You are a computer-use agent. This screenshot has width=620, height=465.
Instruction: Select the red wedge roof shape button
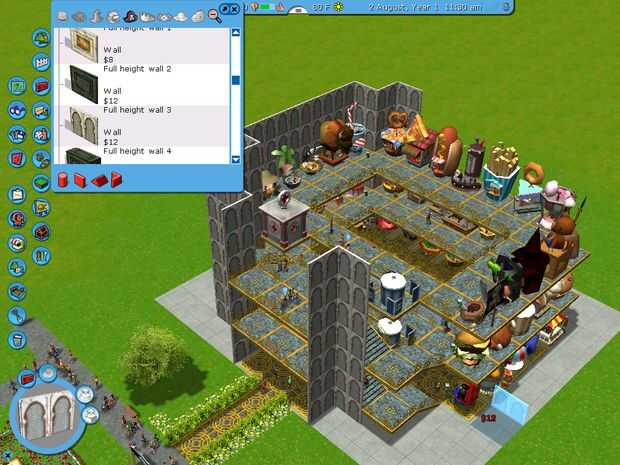coord(99,180)
